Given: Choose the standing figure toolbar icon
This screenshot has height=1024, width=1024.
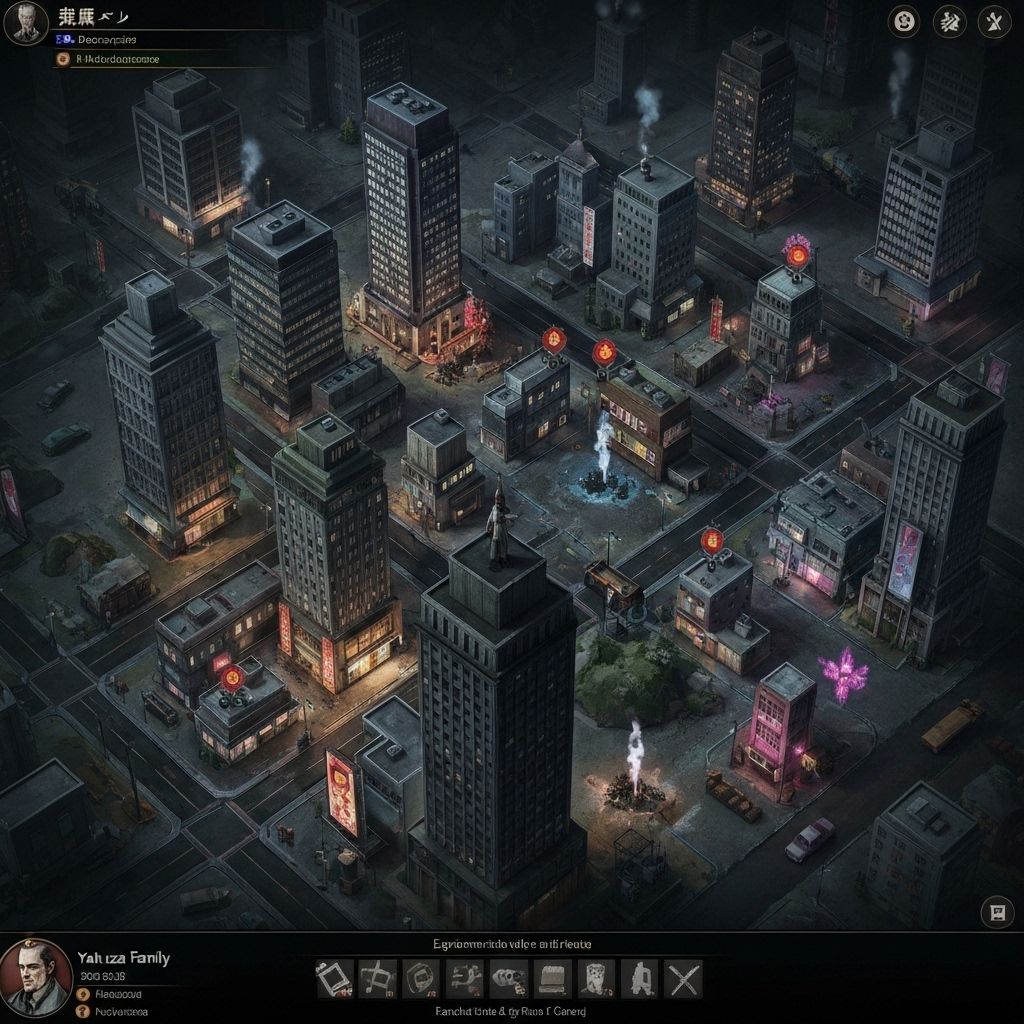Looking at the screenshot, I should coord(640,979).
